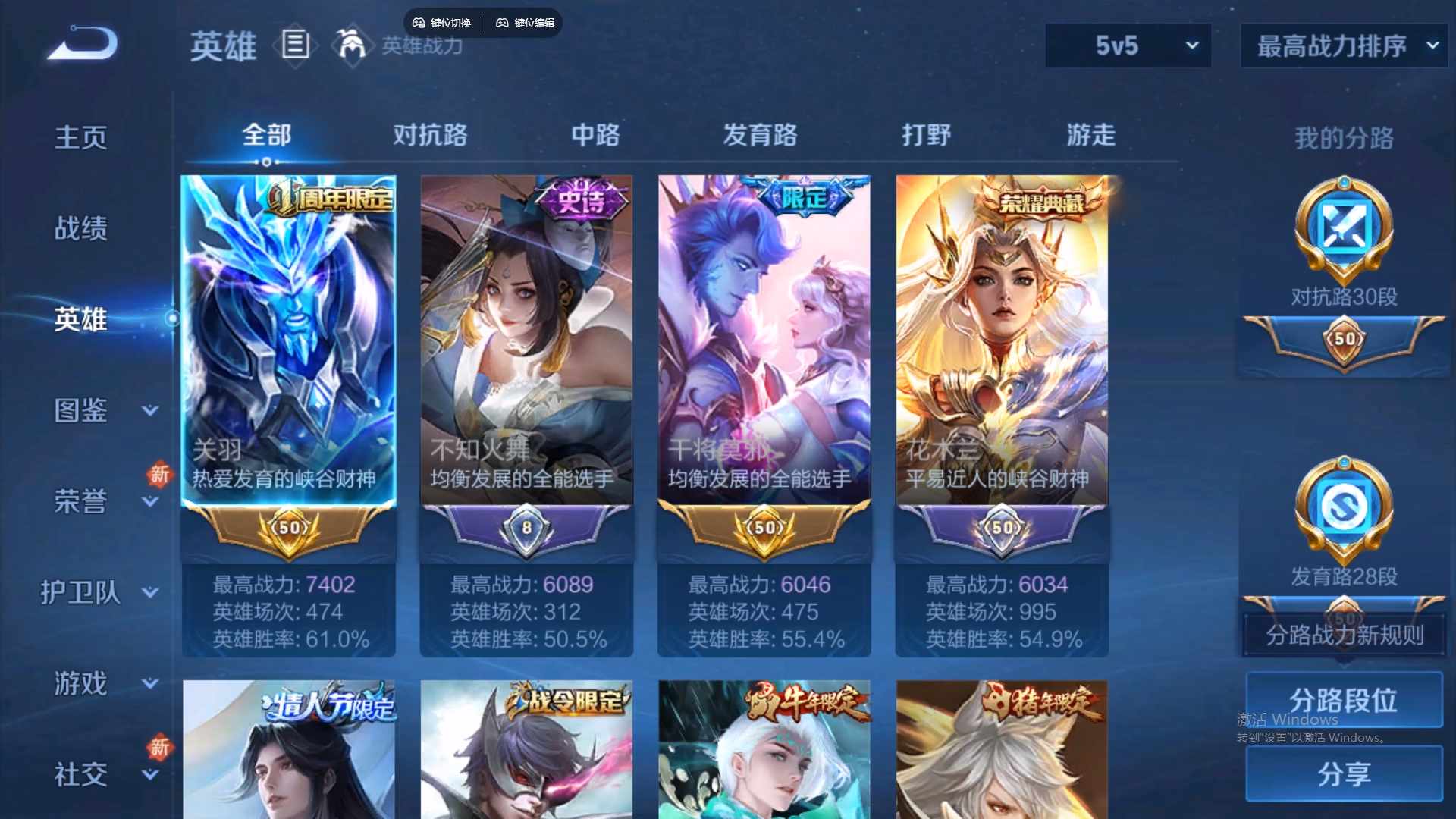Open the 最高战力排序 sort dropdown
1456x819 pixels.
[1344, 45]
